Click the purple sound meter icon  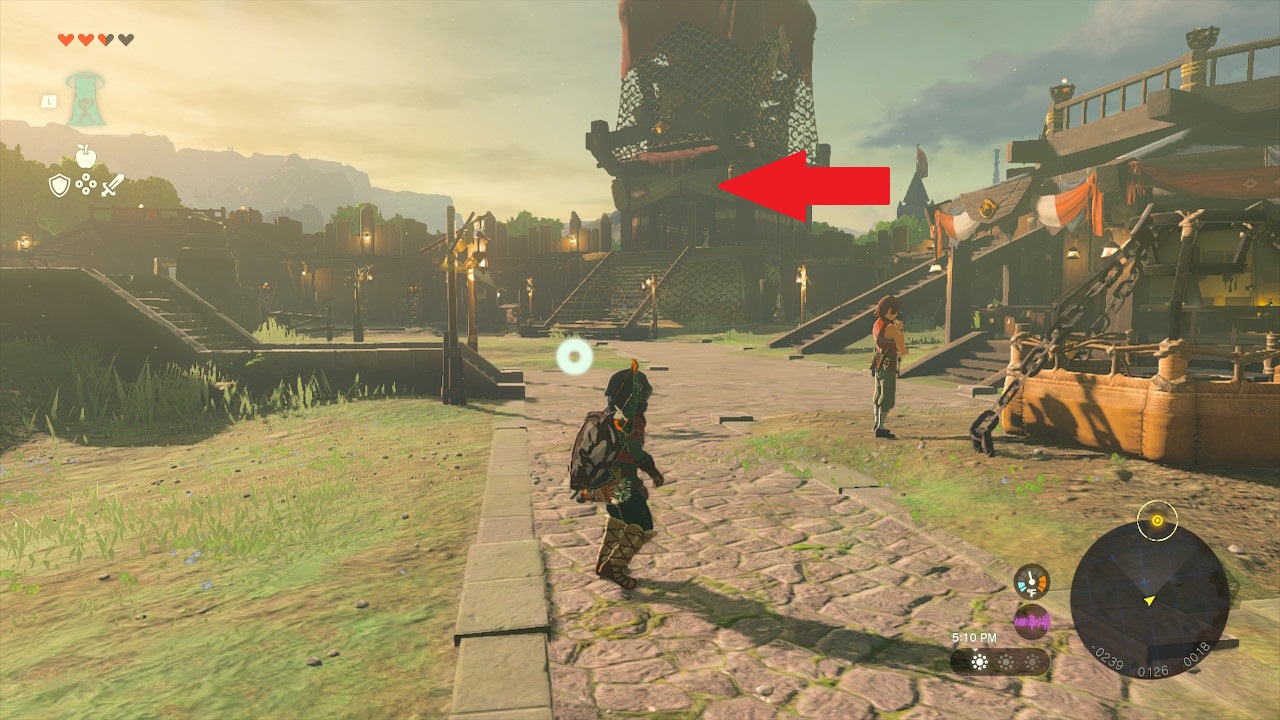1031,622
